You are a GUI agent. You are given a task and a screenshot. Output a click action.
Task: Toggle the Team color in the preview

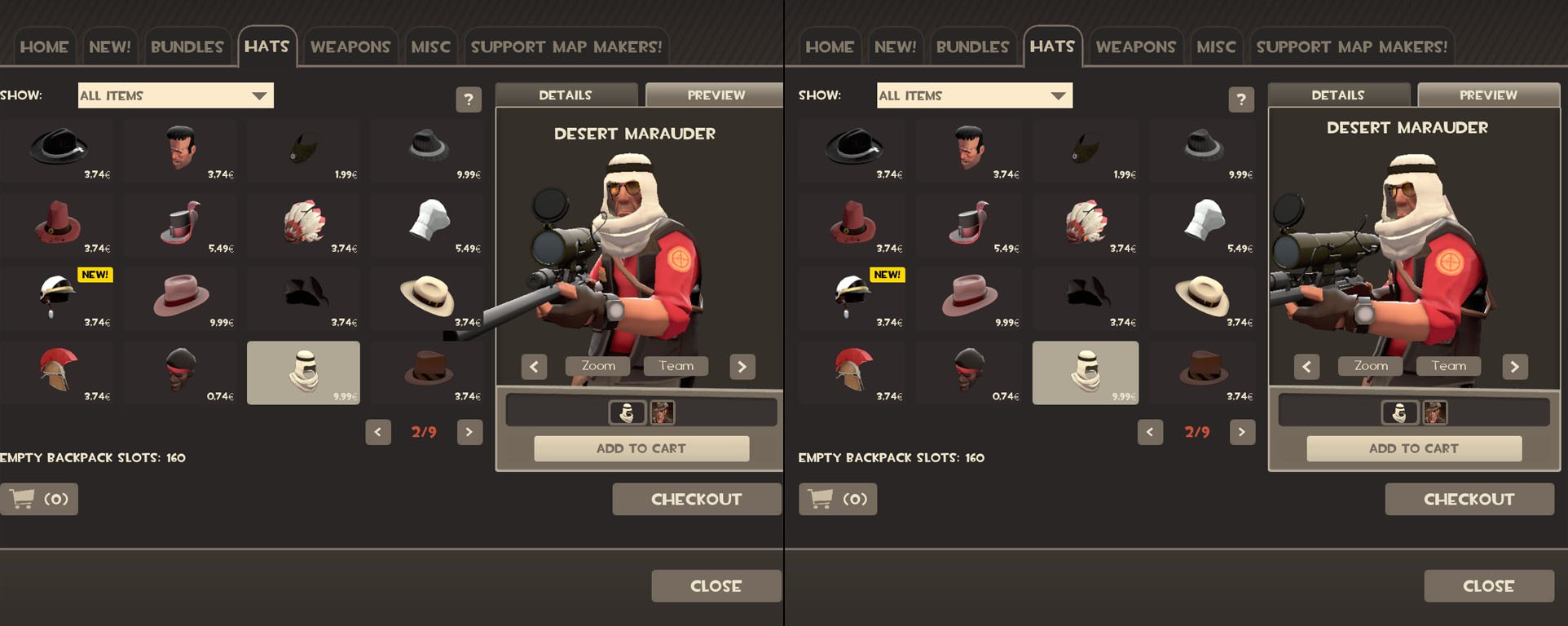click(676, 366)
